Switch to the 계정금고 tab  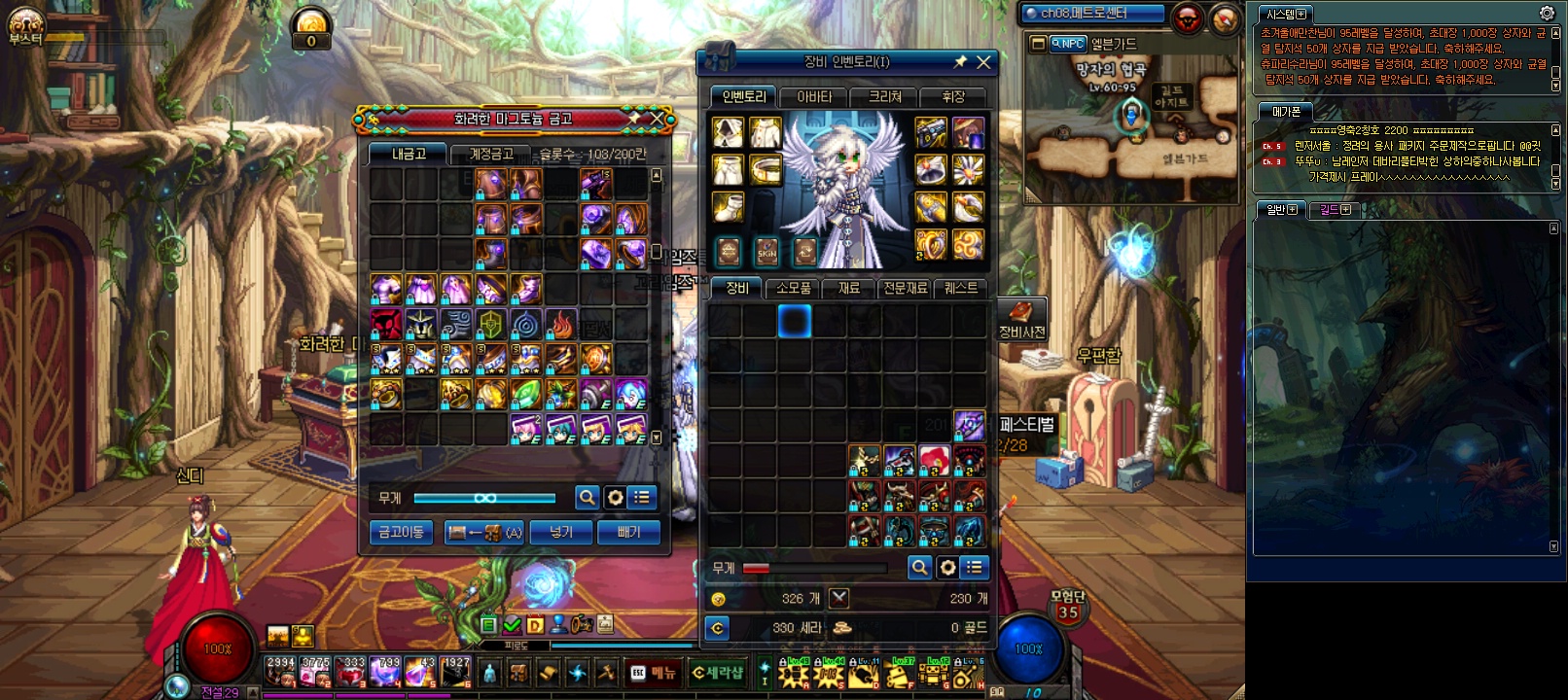491,154
